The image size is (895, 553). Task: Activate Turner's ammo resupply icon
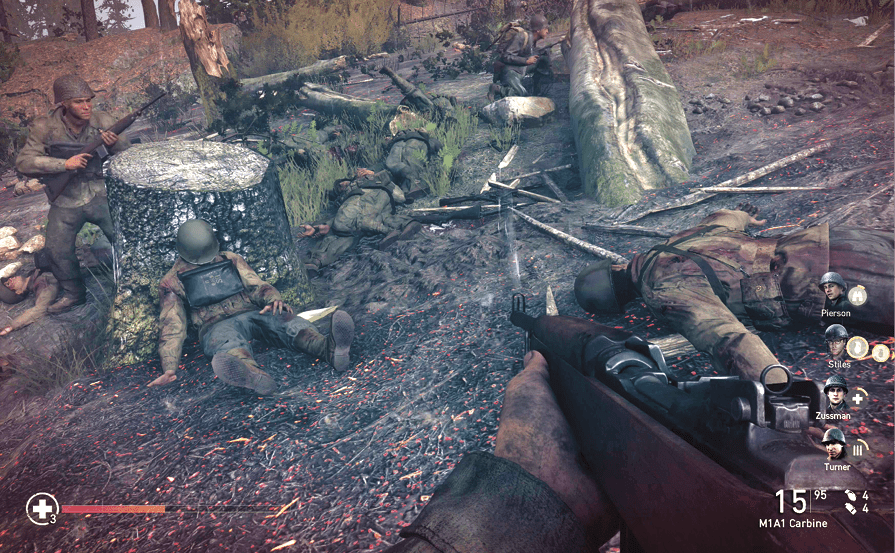pos(857,450)
